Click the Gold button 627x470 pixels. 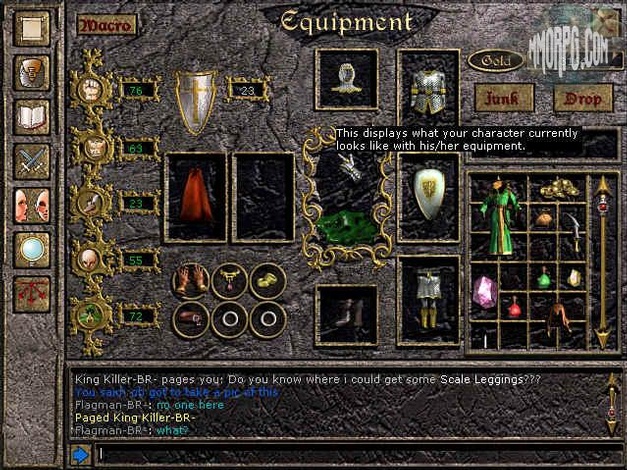pos(496,61)
